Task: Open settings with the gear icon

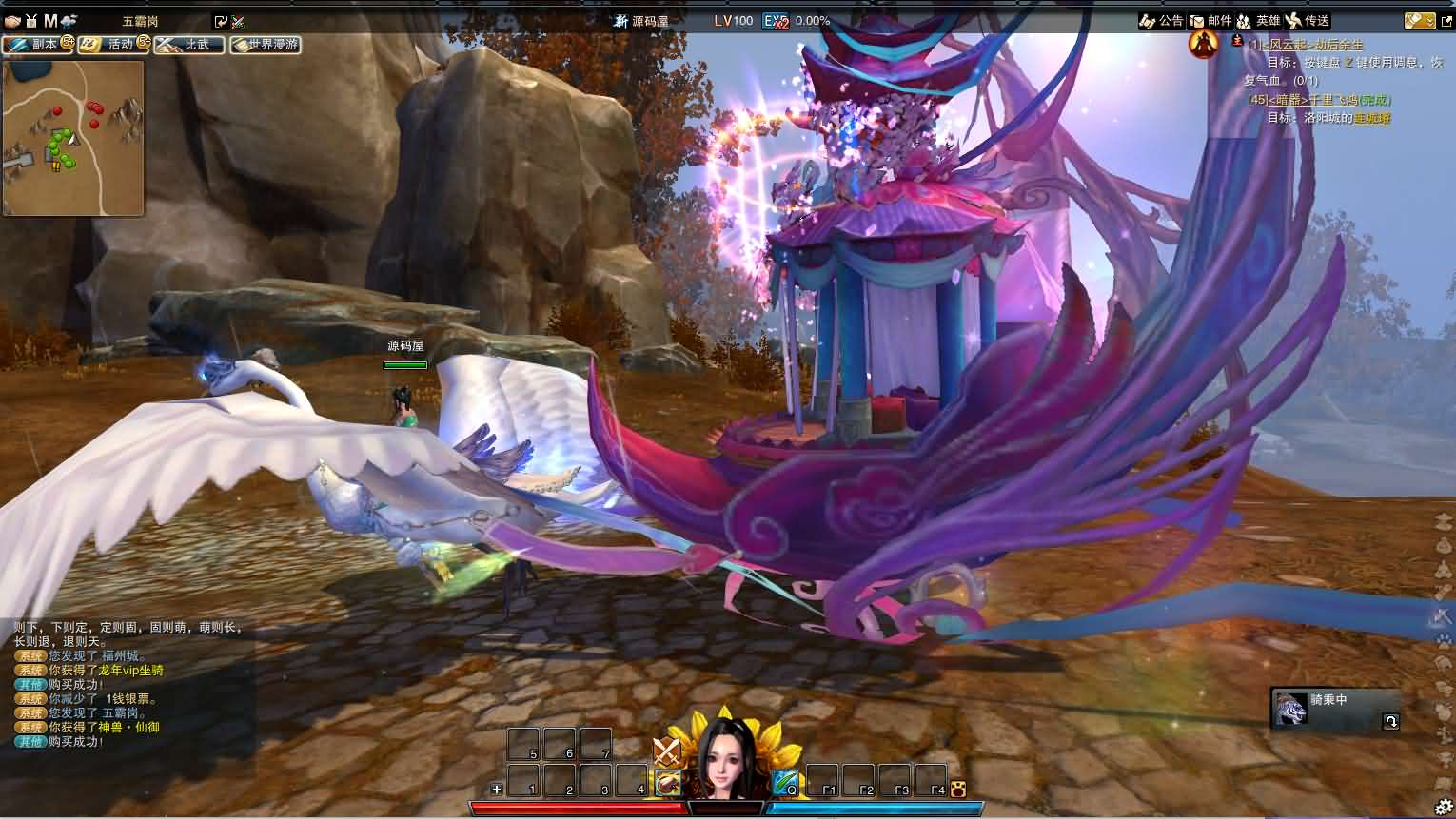Action: point(1444,808)
